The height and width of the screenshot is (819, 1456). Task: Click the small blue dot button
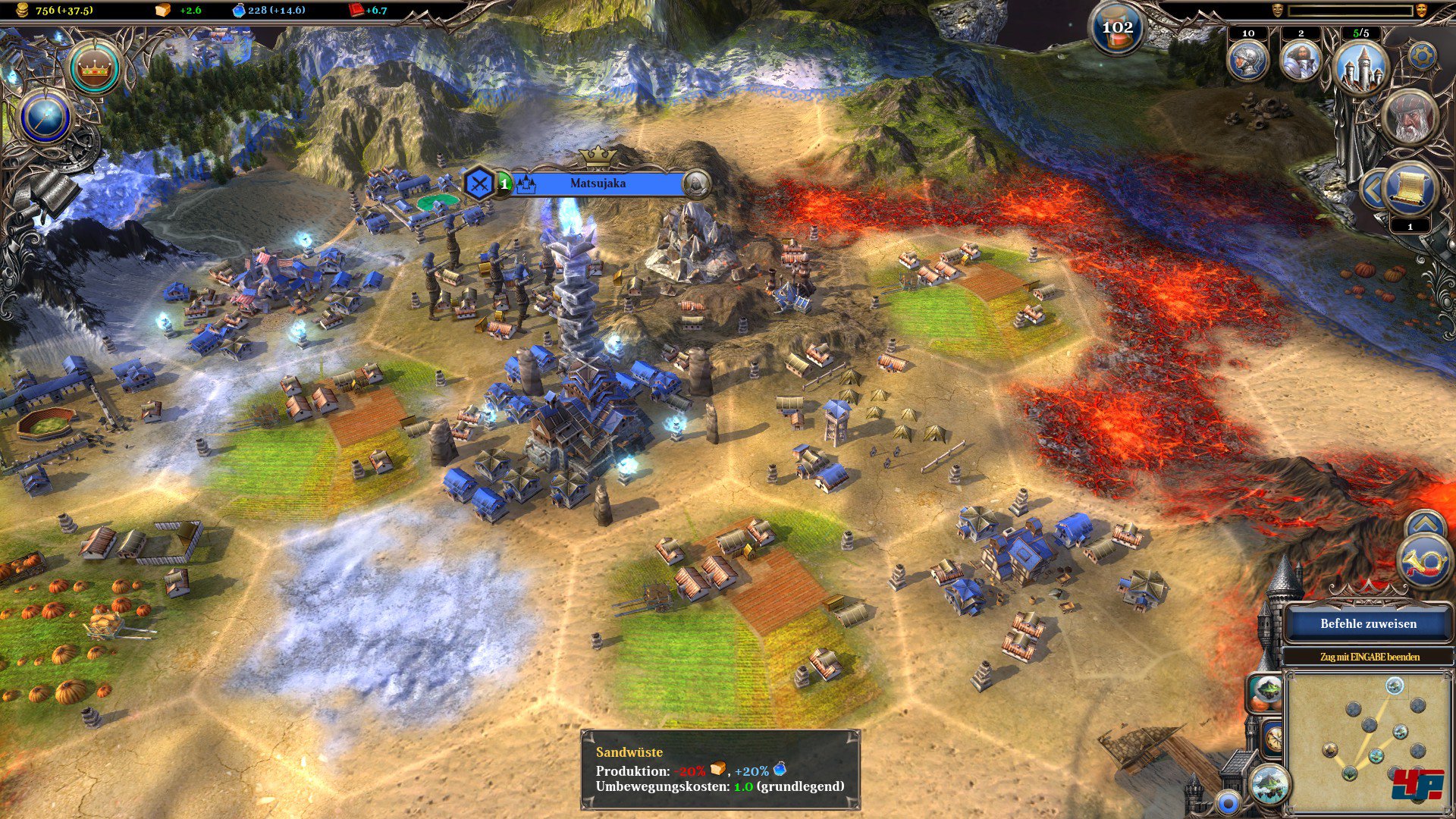(x=1227, y=802)
